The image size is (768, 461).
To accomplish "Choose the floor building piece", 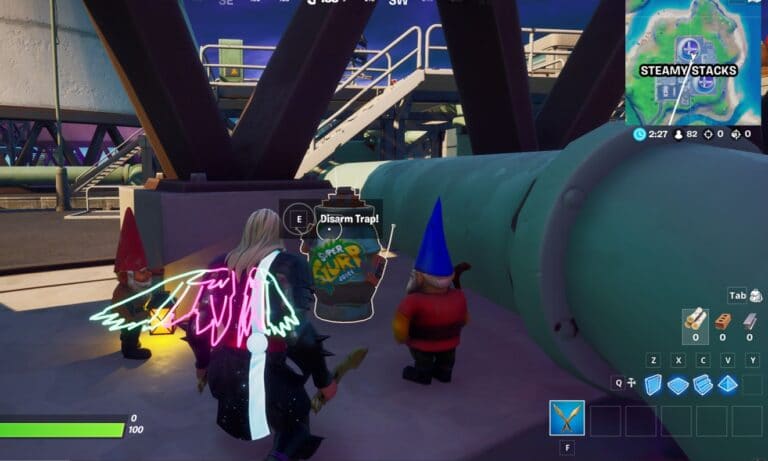I will (x=677, y=385).
